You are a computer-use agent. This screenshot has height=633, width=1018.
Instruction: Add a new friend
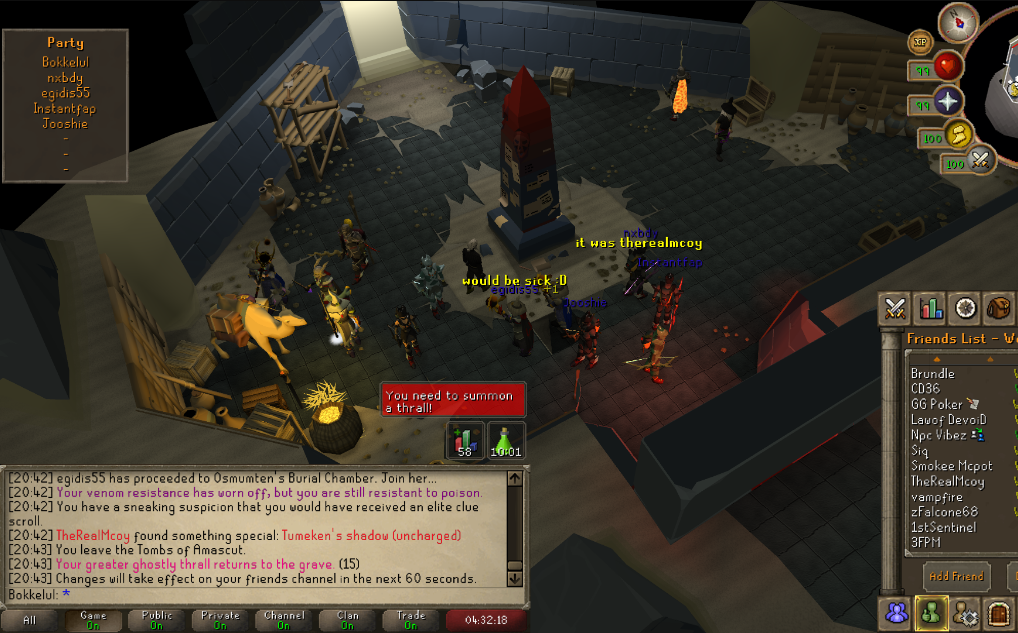955,576
